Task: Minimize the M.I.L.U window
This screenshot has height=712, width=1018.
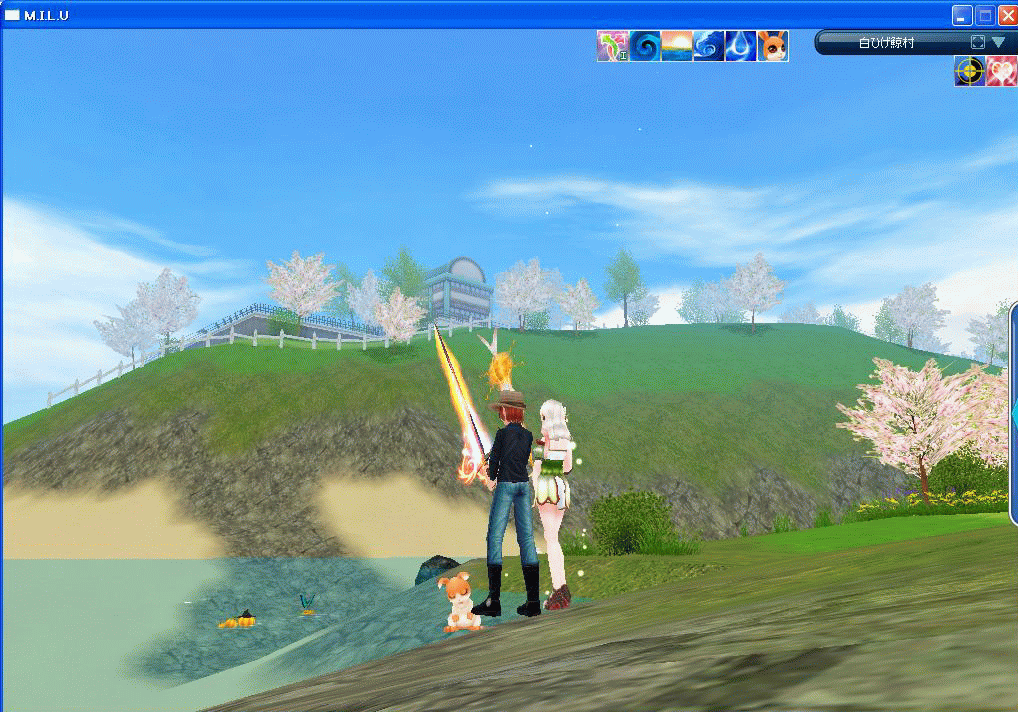Action: pyautogui.click(x=961, y=15)
